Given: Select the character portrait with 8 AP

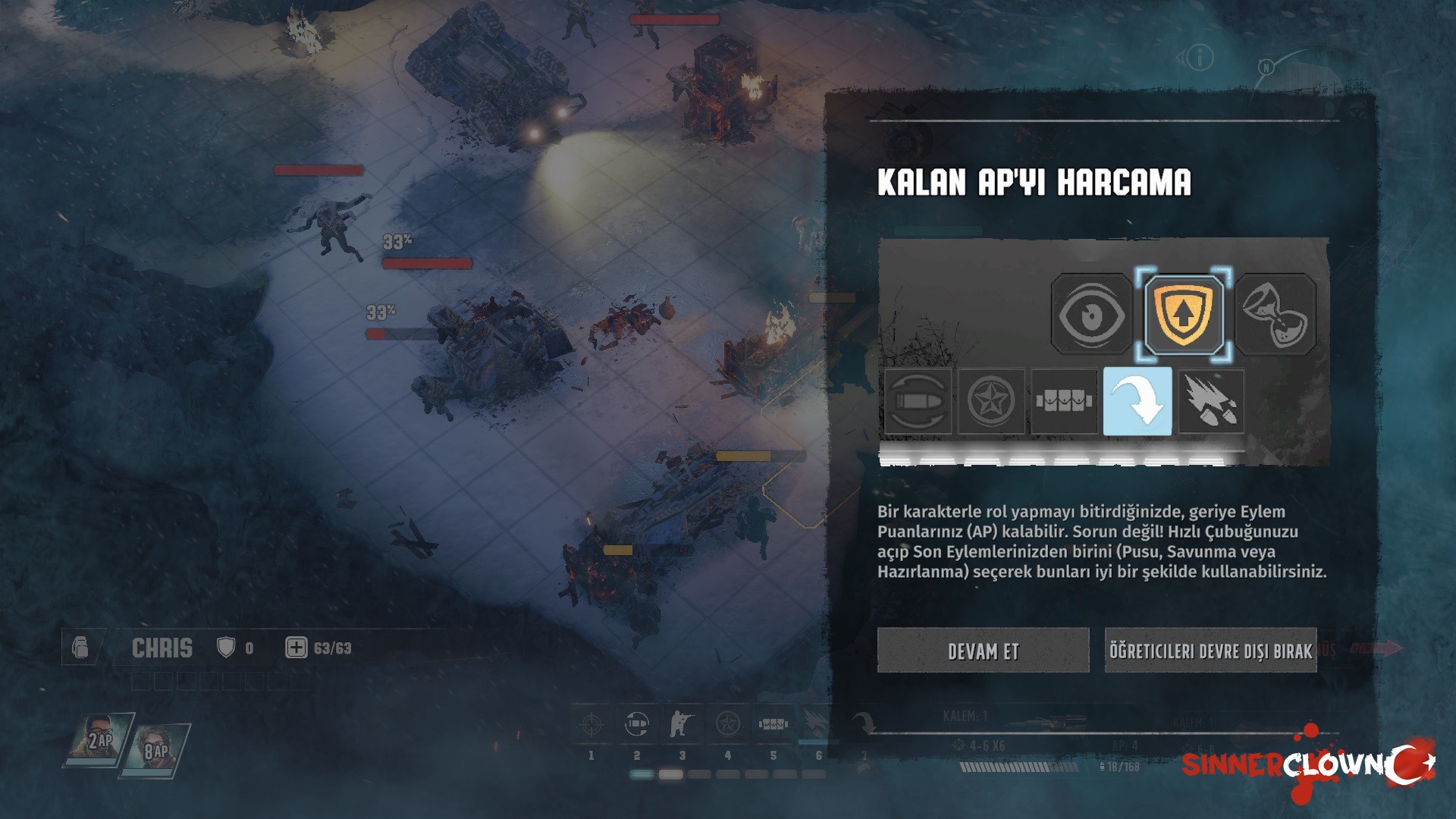Looking at the screenshot, I should click(155, 749).
